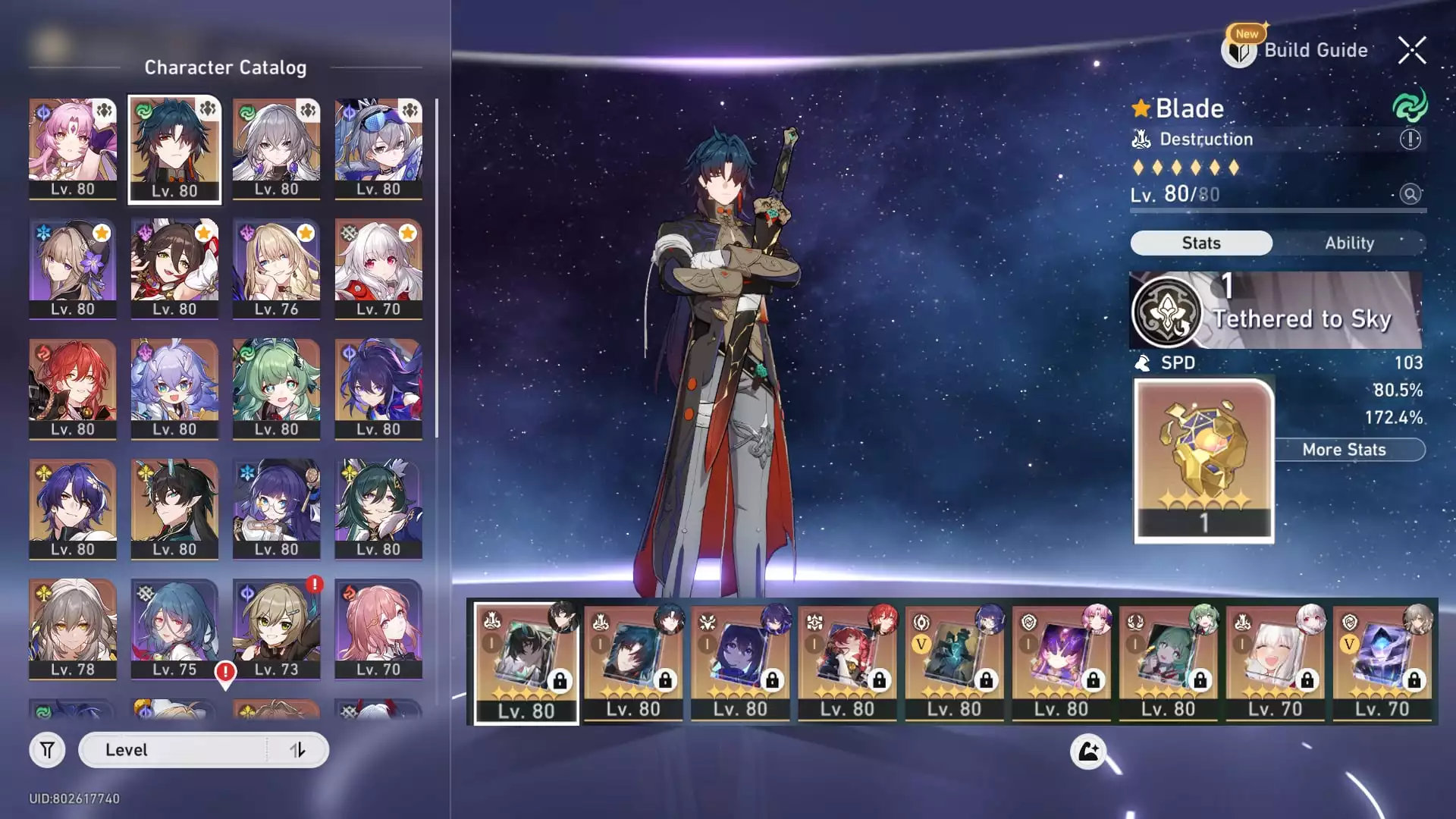This screenshot has height=819, width=1456.
Task: Toggle the sort order arrows
Action: coord(297,750)
